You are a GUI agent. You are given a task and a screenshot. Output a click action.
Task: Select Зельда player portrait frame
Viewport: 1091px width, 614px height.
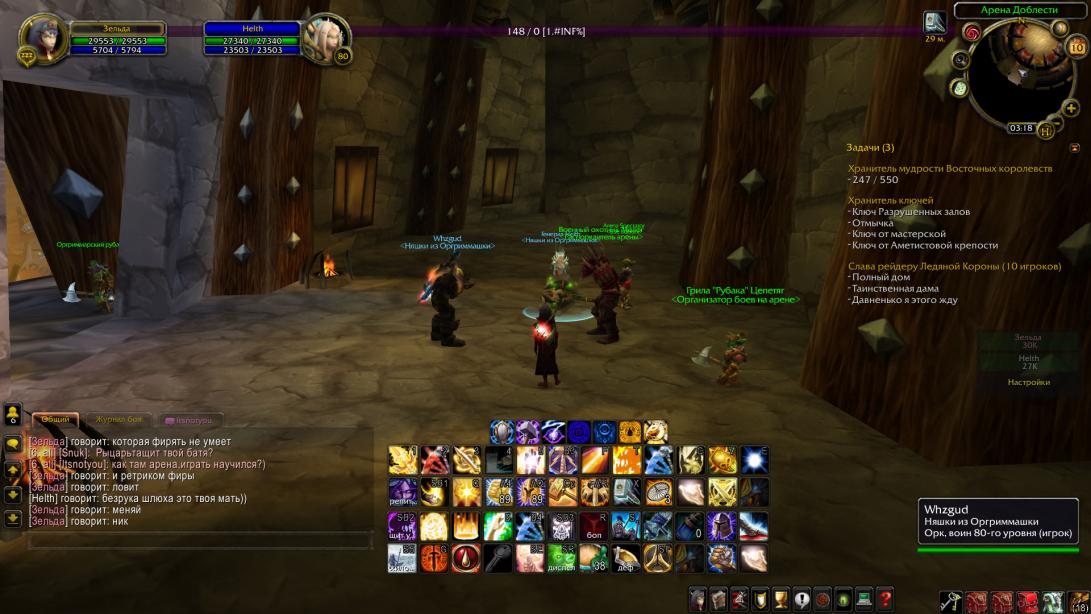pyautogui.click(x=44, y=38)
